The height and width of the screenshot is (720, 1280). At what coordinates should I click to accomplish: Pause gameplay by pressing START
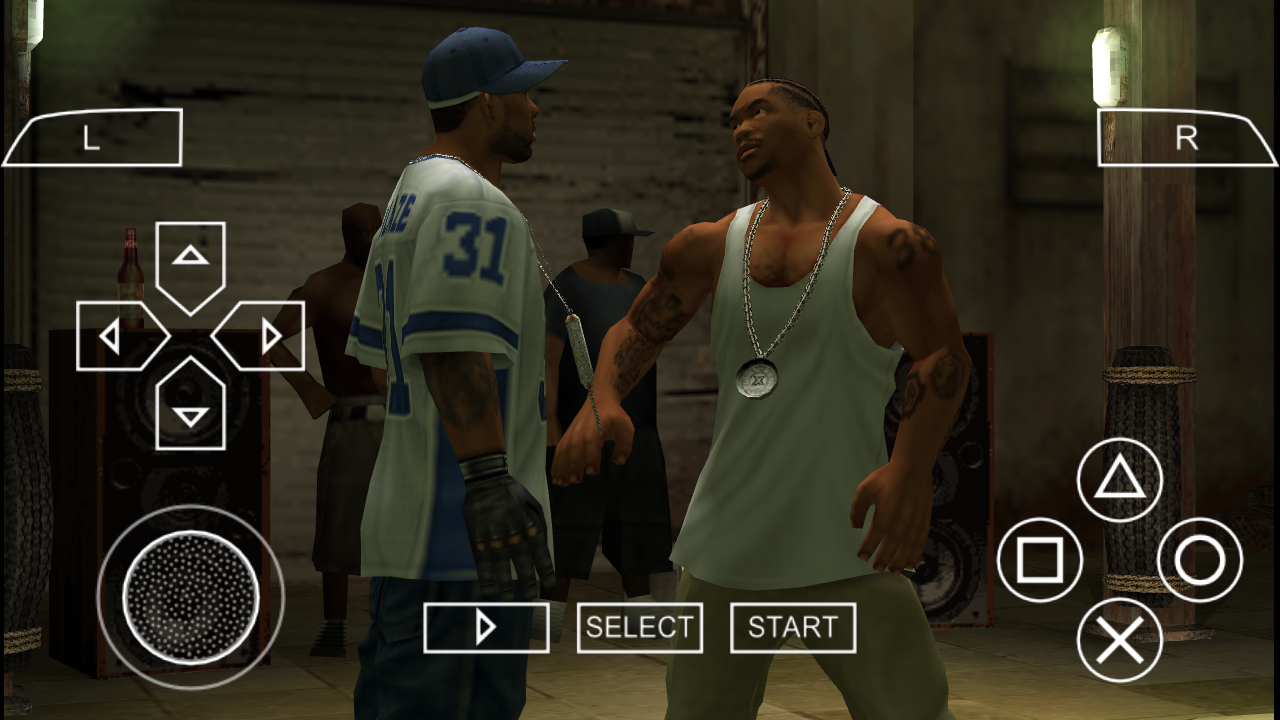click(793, 627)
